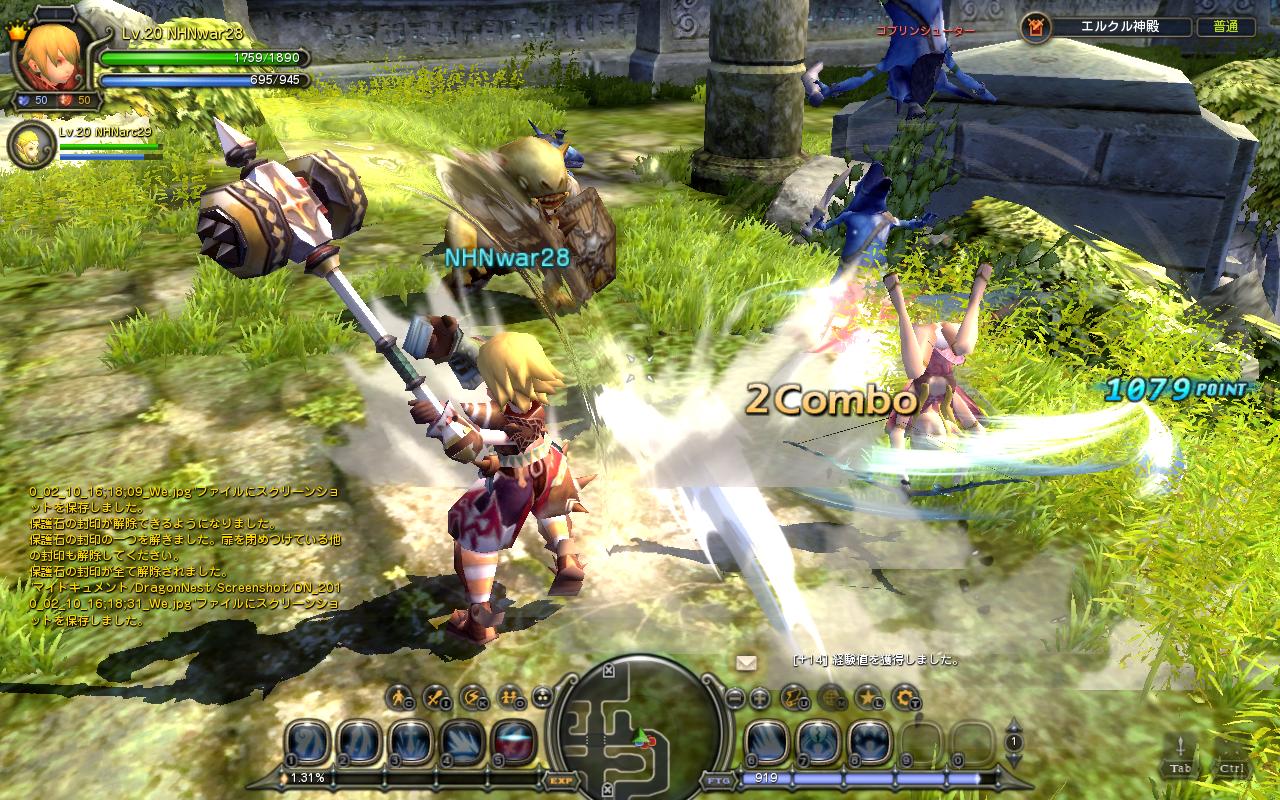Open the gear settings menu button
Viewport: 1280px width, 800px height.
click(906, 696)
